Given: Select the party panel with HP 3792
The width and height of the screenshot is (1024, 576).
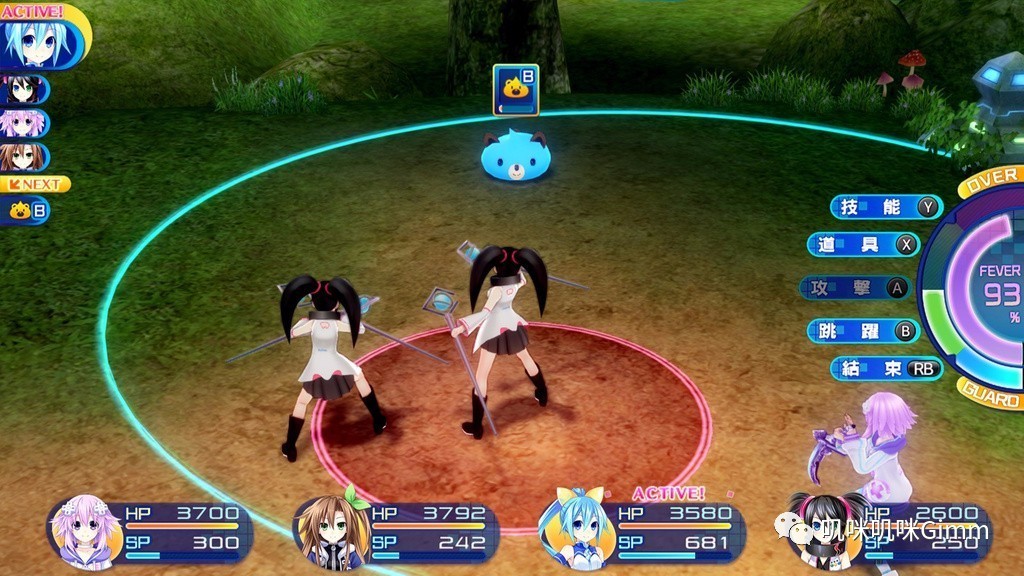Looking at the screenshot, I should 396,530.
